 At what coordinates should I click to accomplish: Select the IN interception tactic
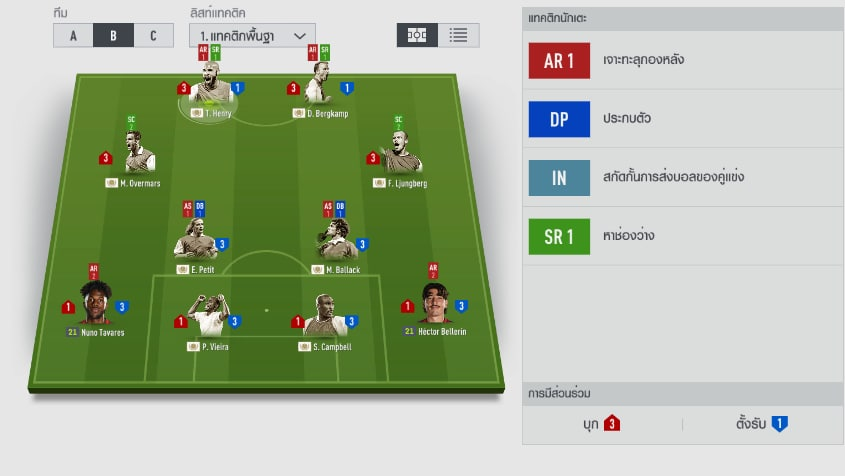click(559, 177)
